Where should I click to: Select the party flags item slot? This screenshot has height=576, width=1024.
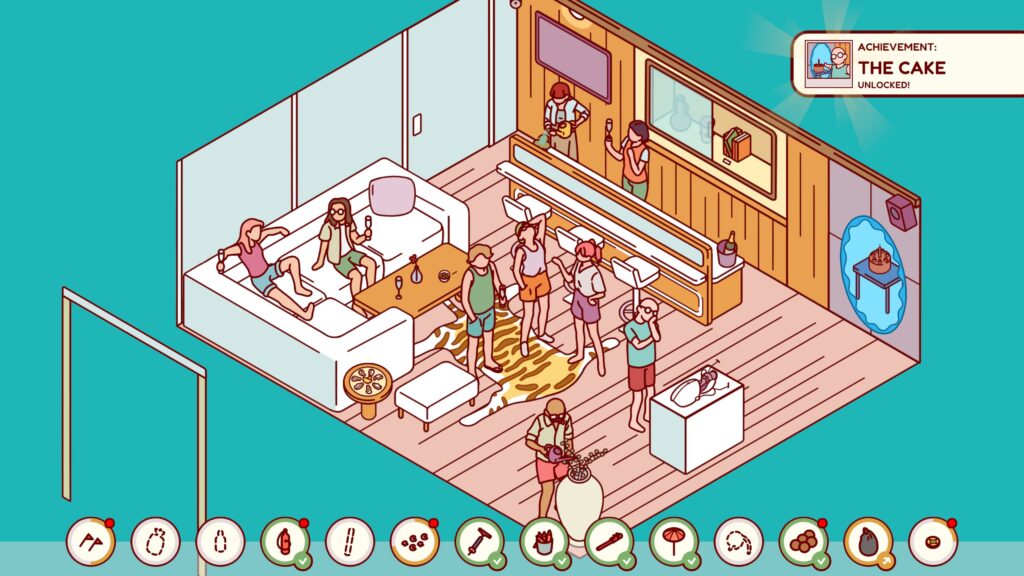tap(91, 541)
